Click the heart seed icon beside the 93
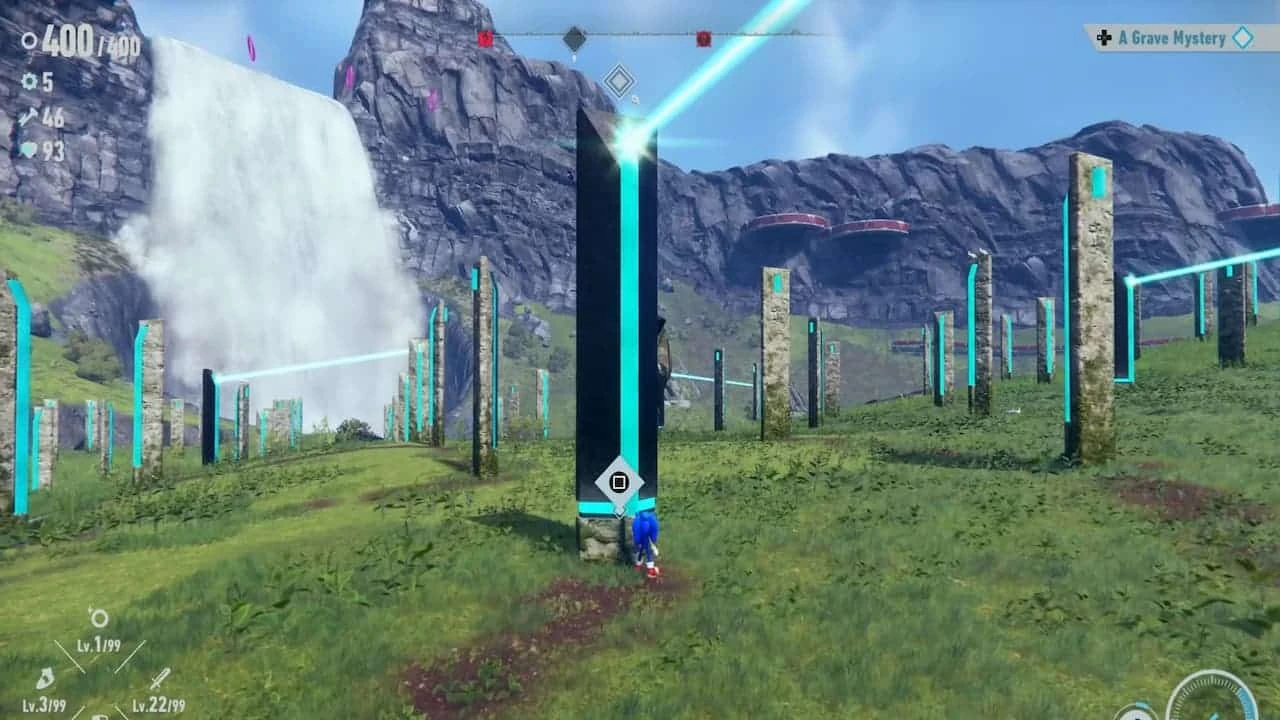The height and width of the screenshot is (720, 1280). tap(29, 148)
